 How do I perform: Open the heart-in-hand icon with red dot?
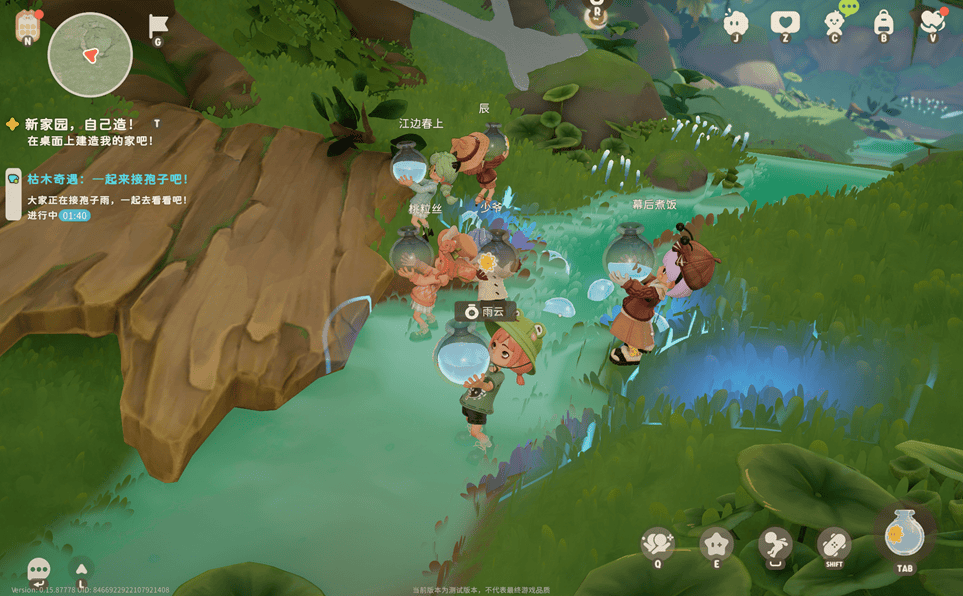(932, 22)
